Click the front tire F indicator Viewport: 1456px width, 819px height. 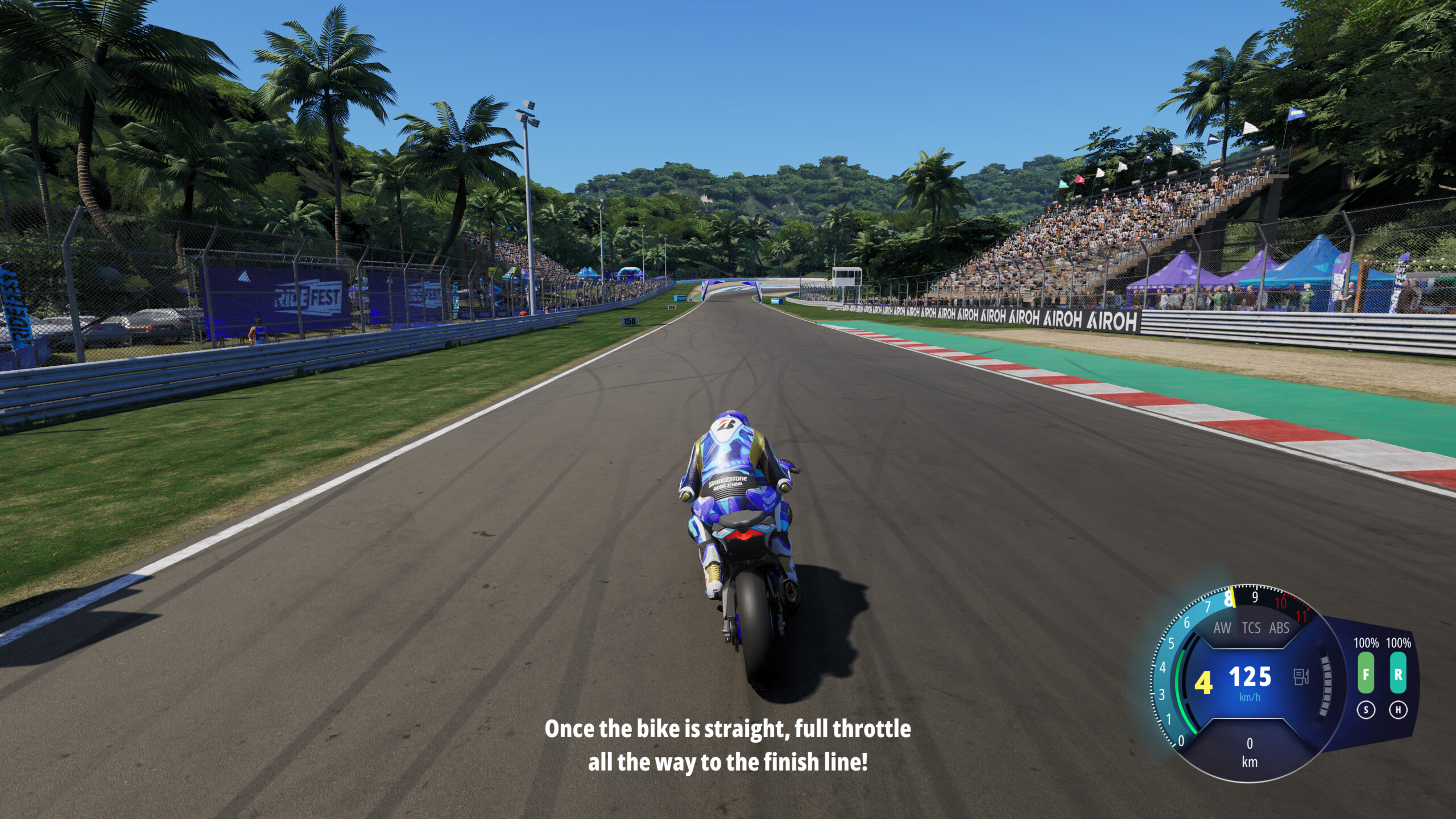1366,673
